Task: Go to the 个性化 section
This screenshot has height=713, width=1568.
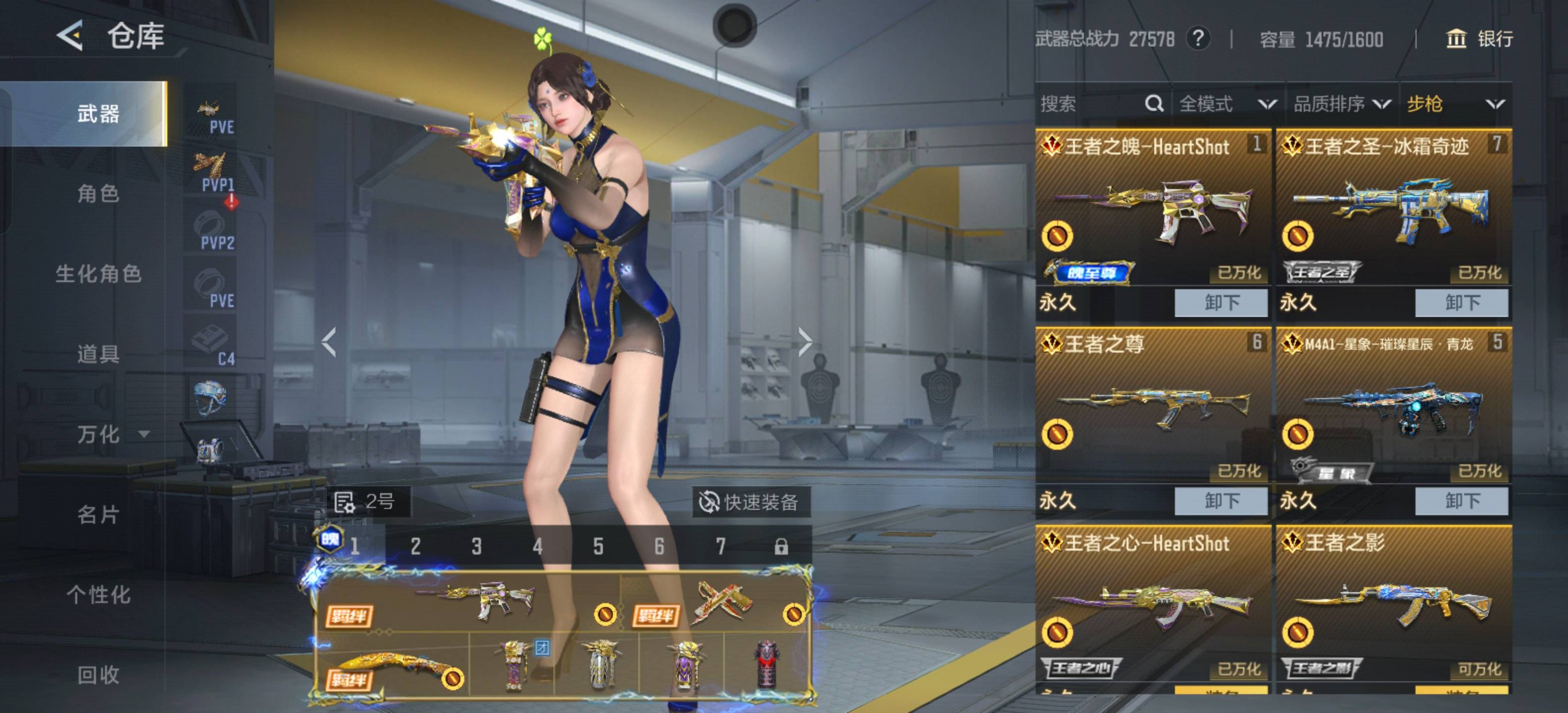Action: [x=98, y=595]
